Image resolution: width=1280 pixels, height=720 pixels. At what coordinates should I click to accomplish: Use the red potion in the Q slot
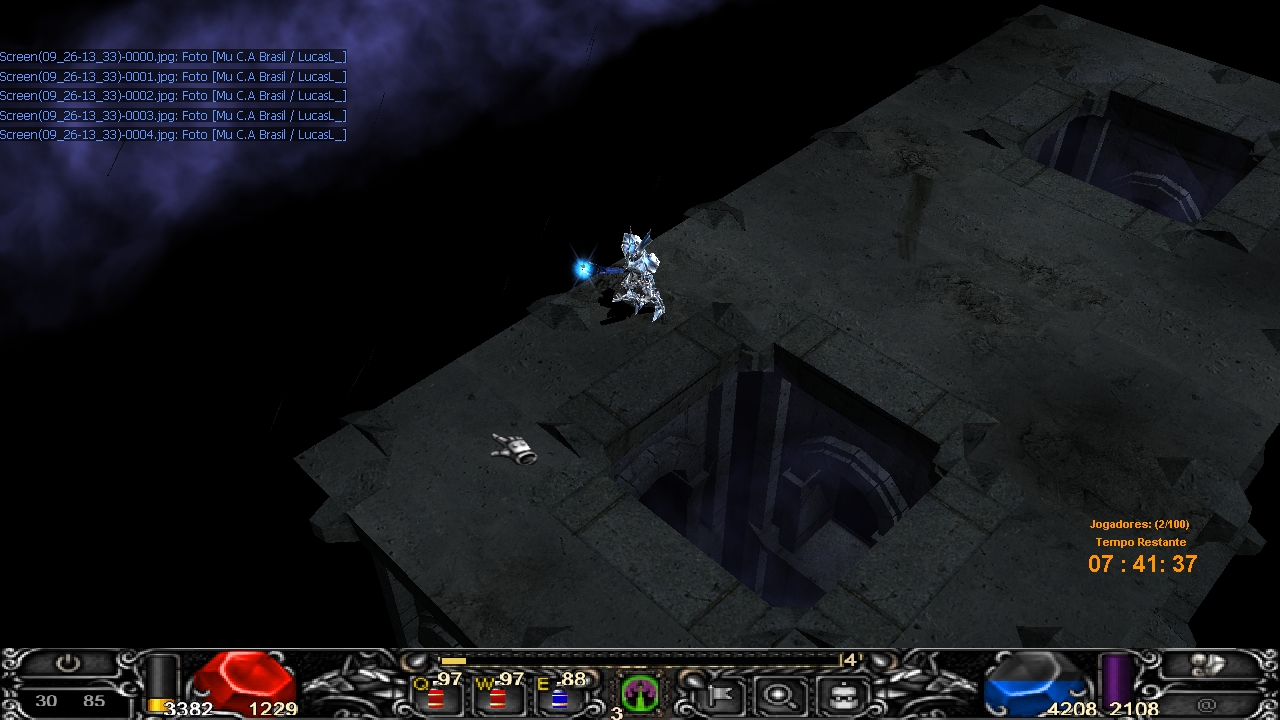(x=436, y=697)
